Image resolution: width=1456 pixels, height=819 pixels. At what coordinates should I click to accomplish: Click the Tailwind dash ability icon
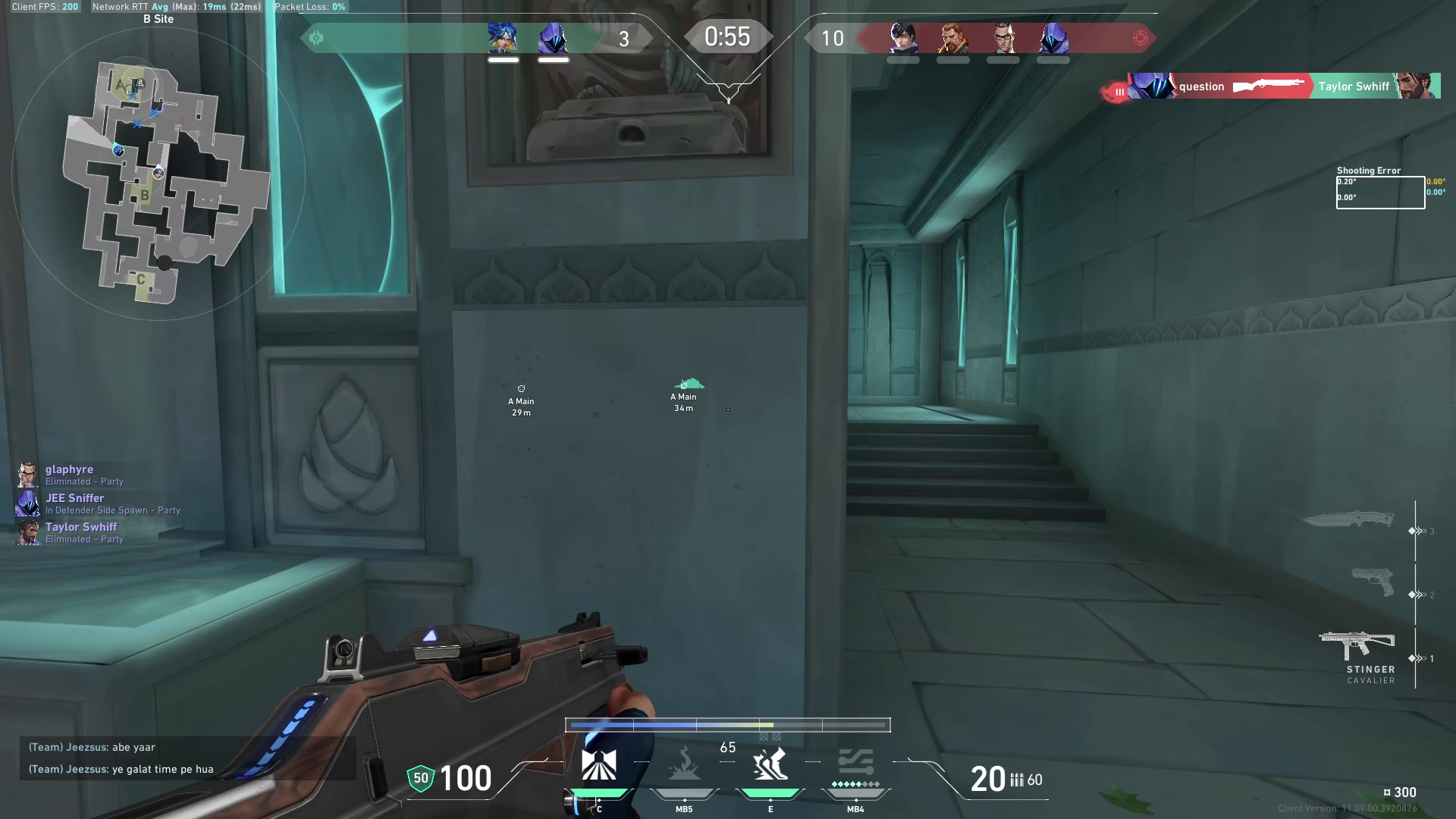[x=770, y=766]
